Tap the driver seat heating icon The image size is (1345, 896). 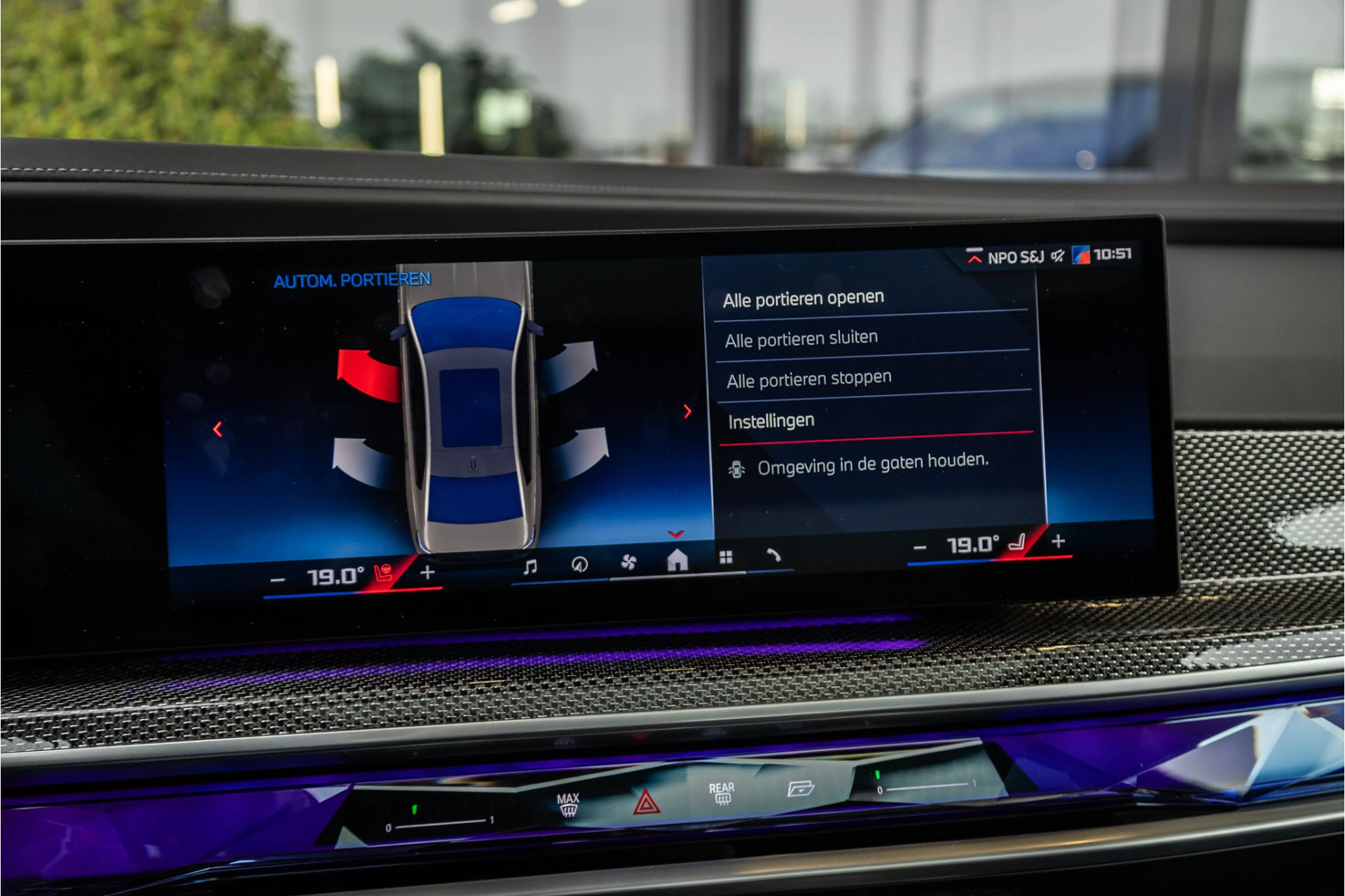383,572
